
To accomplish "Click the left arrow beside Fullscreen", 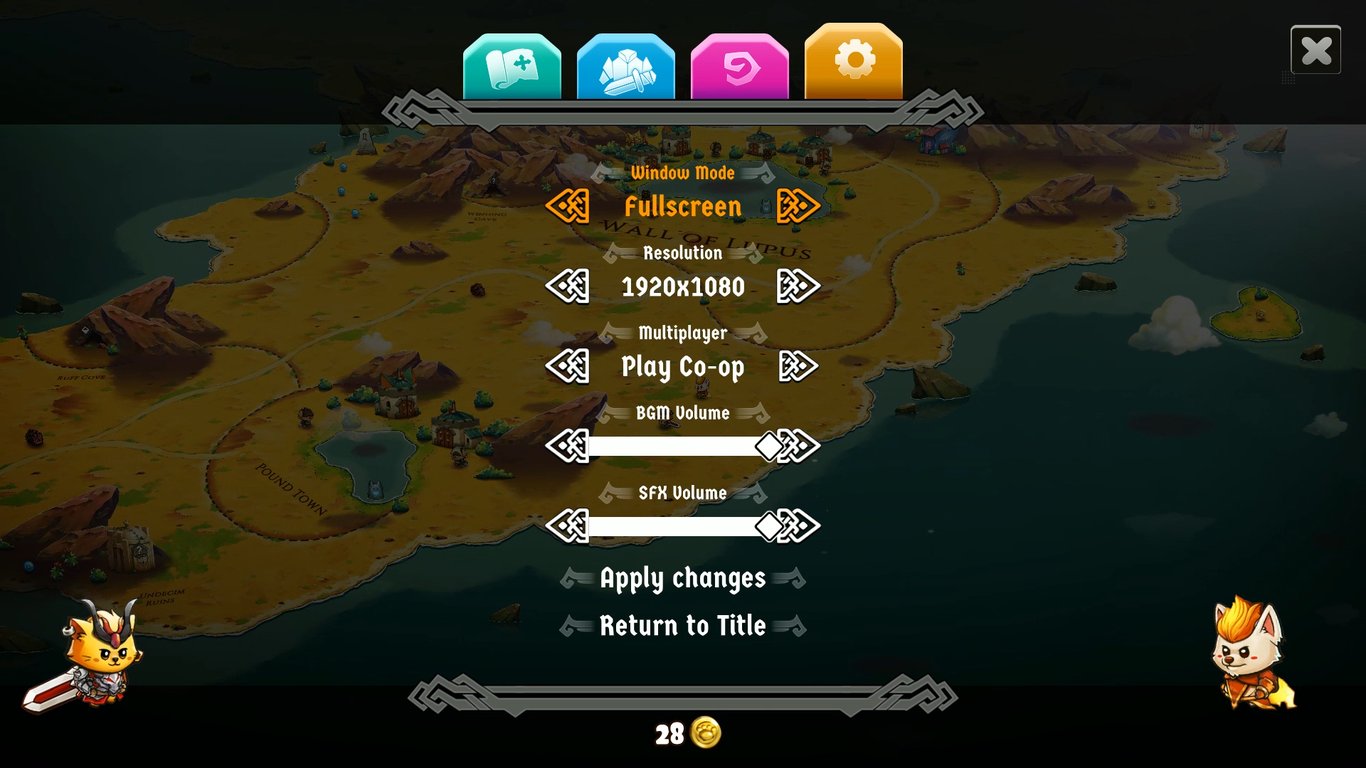I will [568, 205].
